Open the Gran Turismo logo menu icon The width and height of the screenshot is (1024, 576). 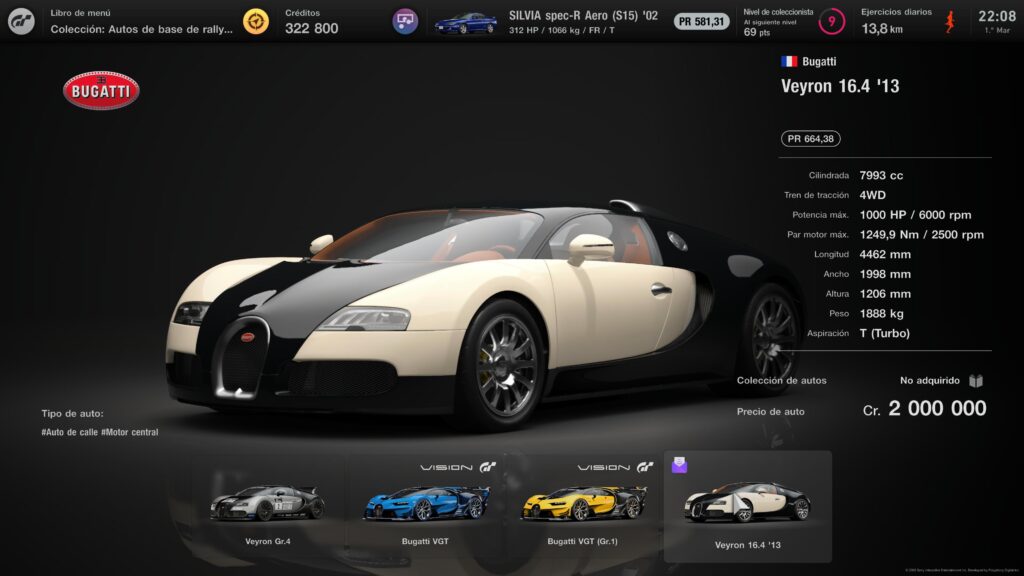pyautogui.click(x=21, y=21)
